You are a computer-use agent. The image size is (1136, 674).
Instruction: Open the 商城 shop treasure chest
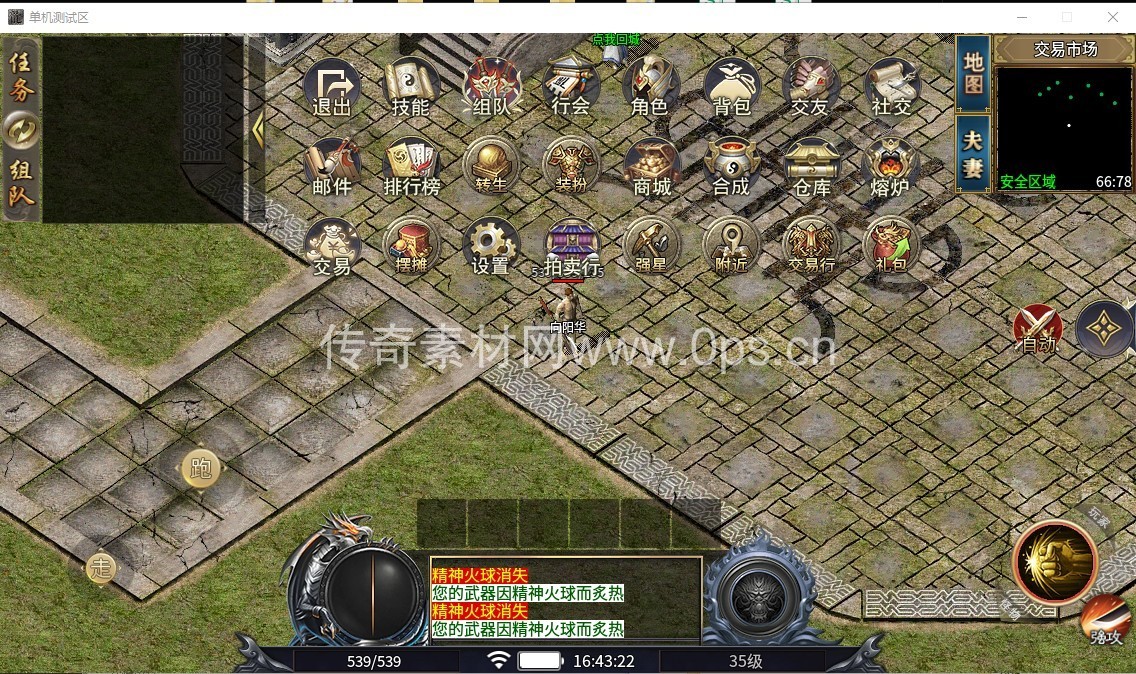click(651, 167)
